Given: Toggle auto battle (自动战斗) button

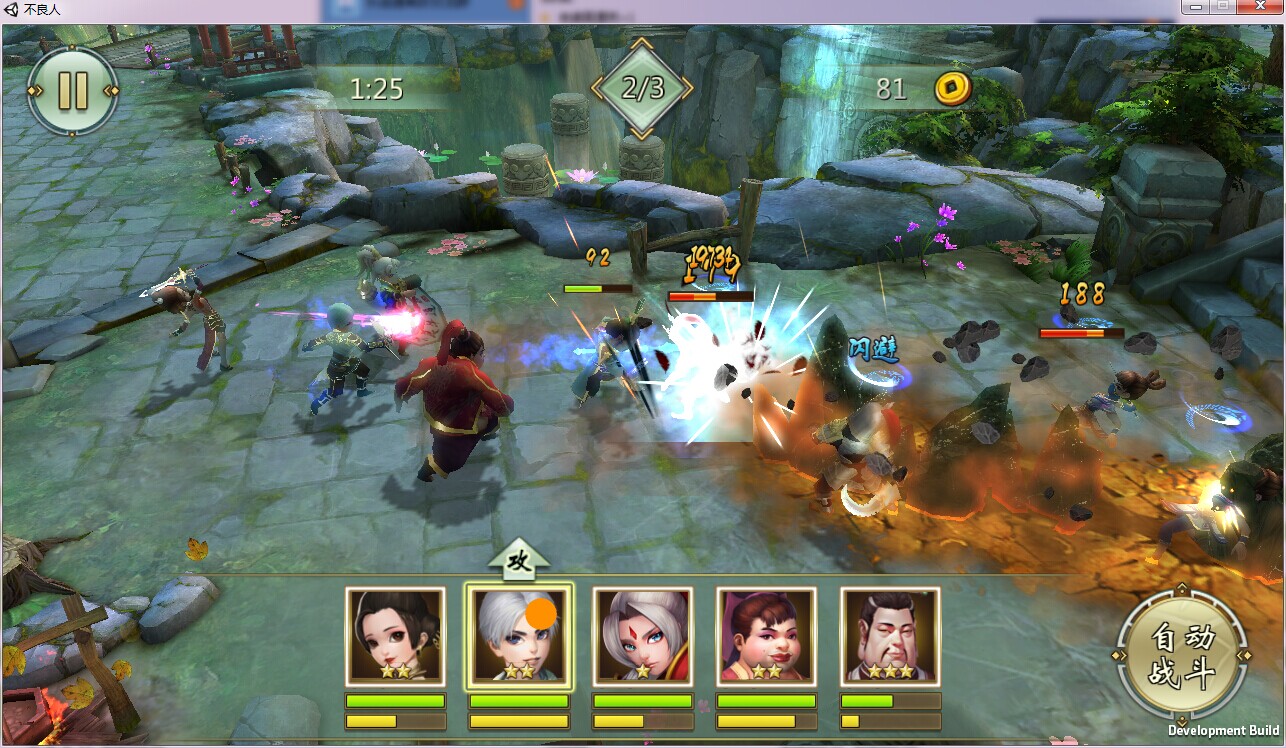Looking at the screenshot, I should point(1183,656).
